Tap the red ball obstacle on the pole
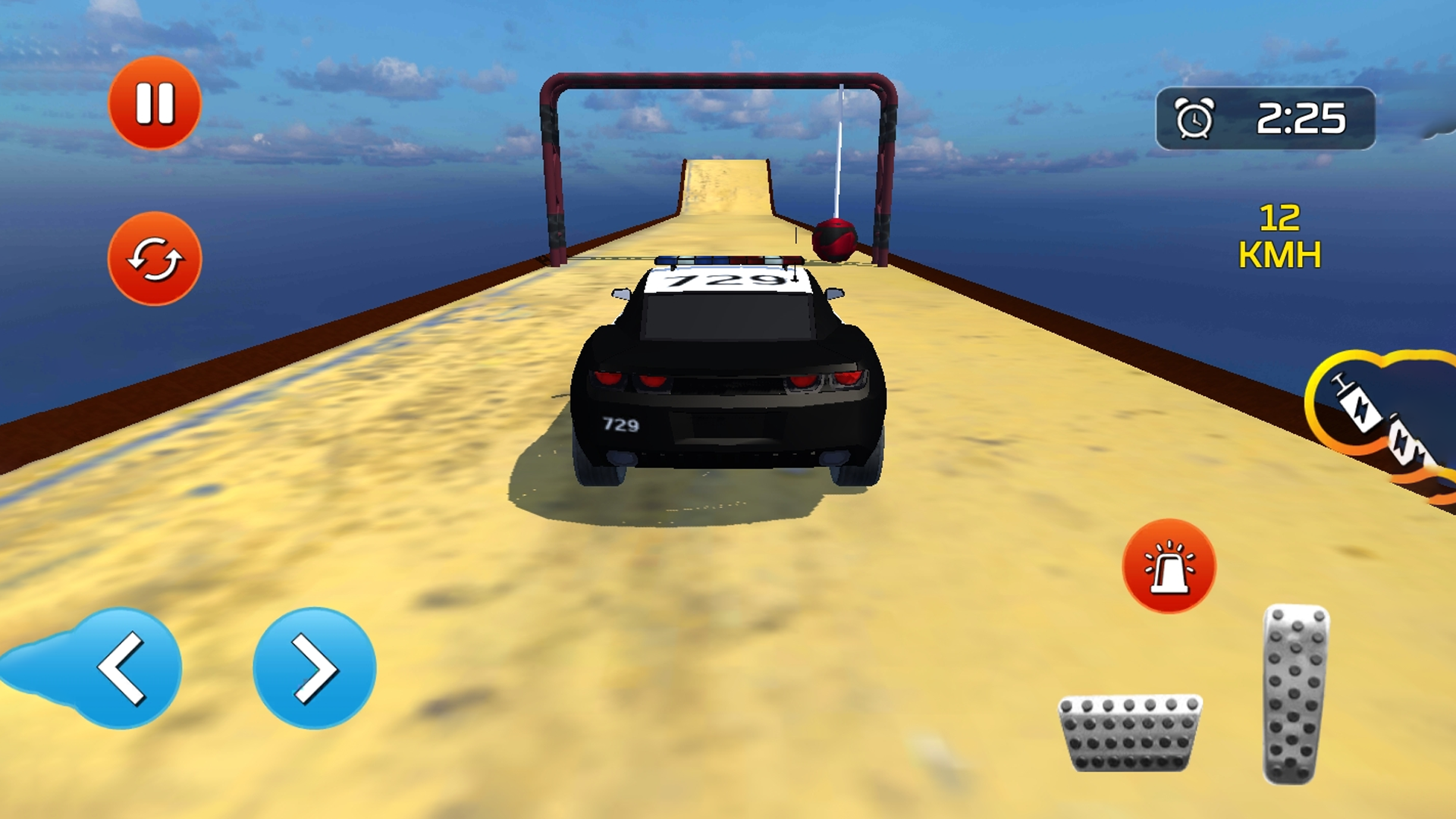The width and height of the screenshot is (1456, 819). pos(834,241)
